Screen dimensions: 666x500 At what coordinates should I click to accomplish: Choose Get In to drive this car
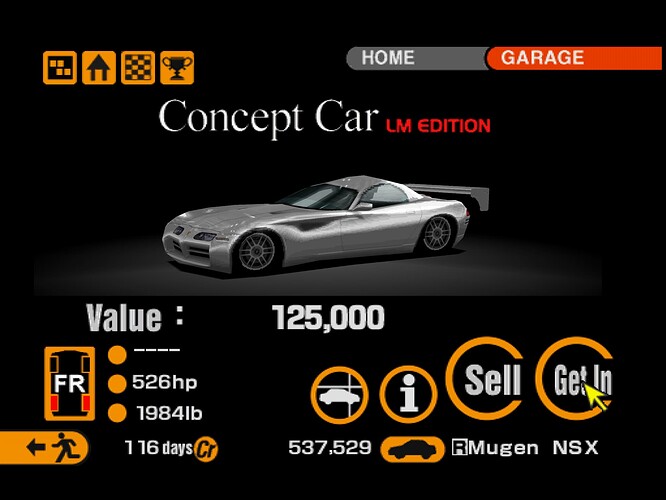pyautogui.click(x=577, y=379)
